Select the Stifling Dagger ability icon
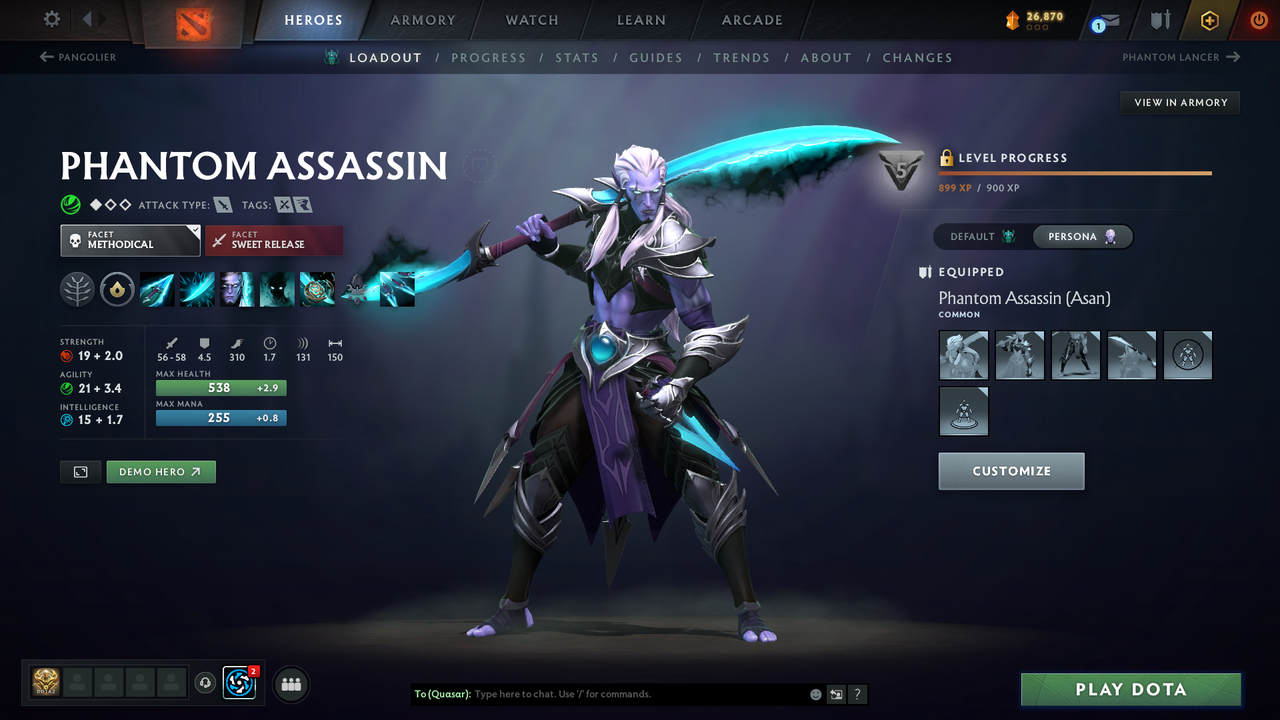 [x=157, y=289]
